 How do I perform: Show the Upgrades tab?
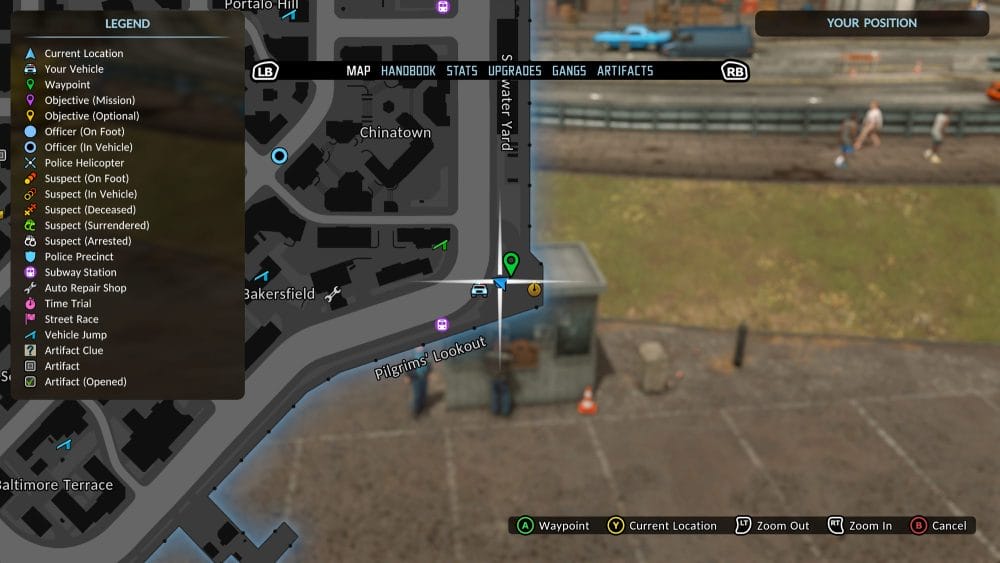[x=515, y=71]
